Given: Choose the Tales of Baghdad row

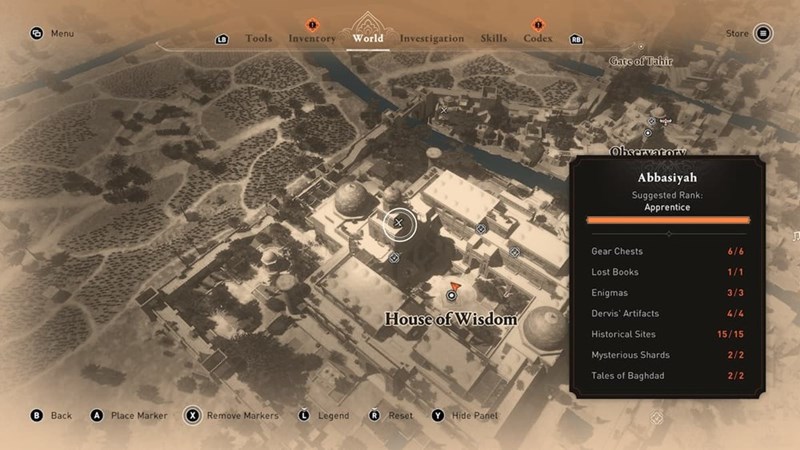Looking at the screenshot, I should point(667,376).
